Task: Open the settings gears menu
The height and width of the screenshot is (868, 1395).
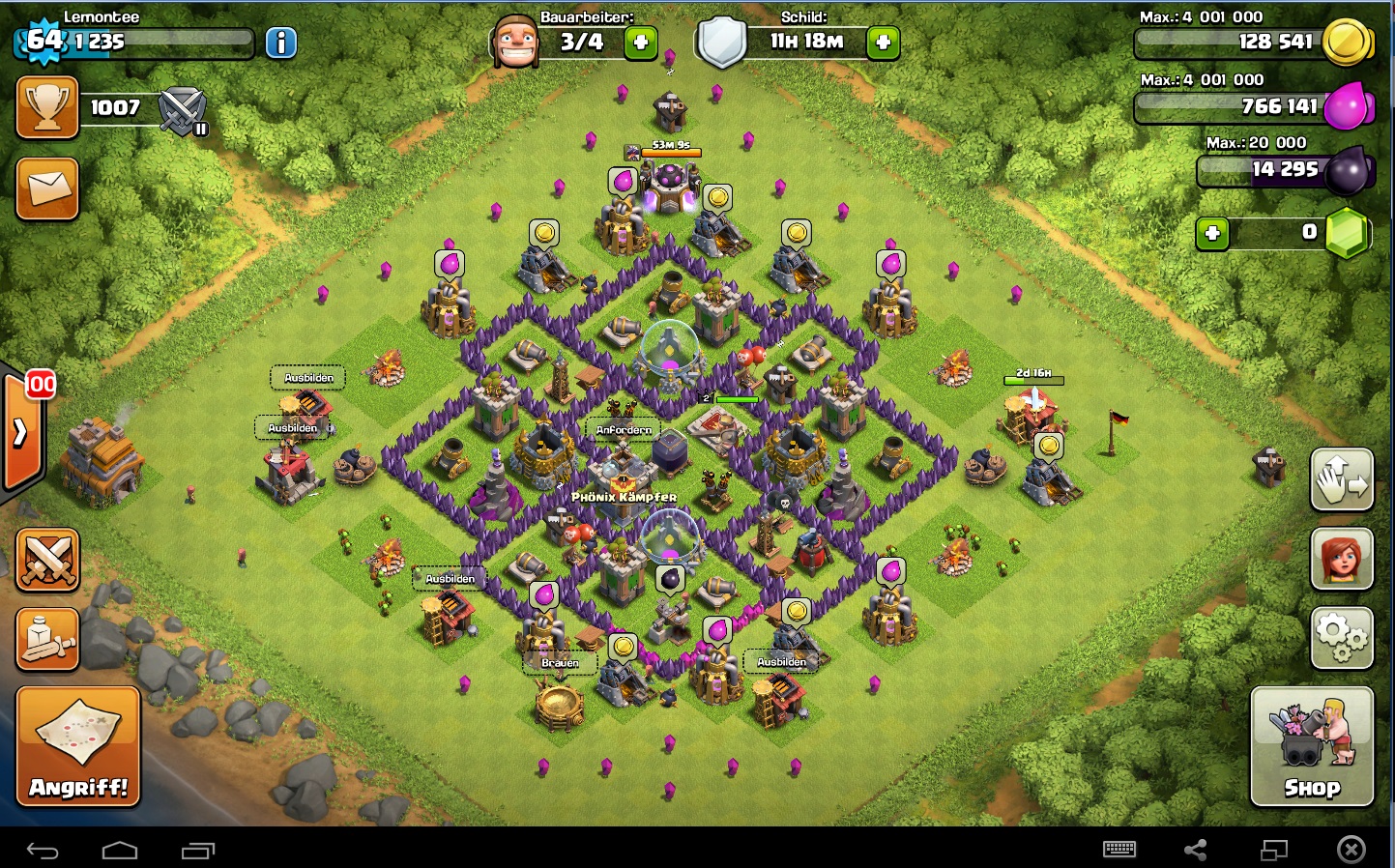Action: tap(1342, 638)
